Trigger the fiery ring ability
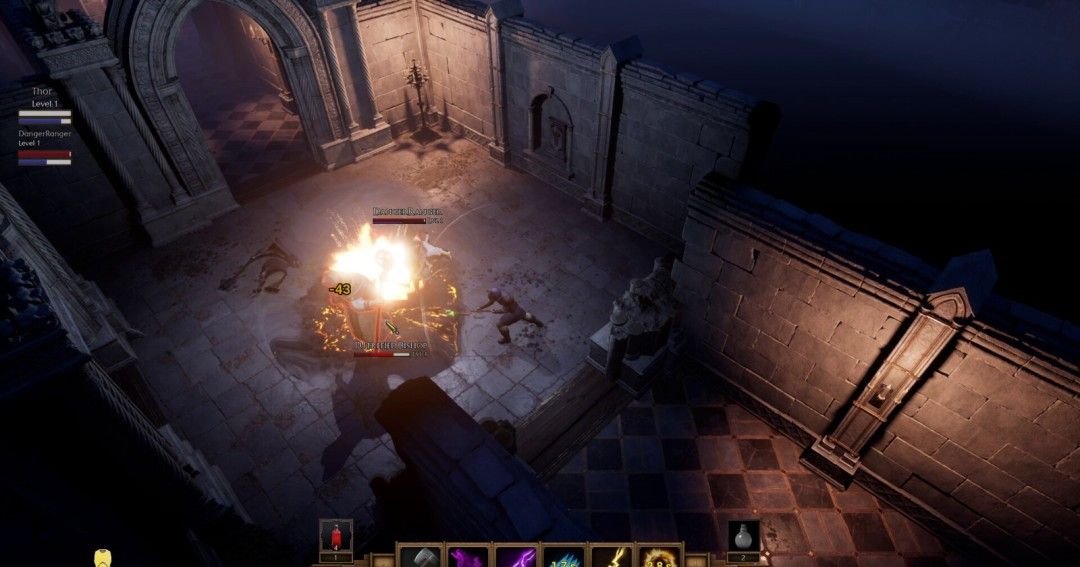1080x567 pixels. [659, 557]
